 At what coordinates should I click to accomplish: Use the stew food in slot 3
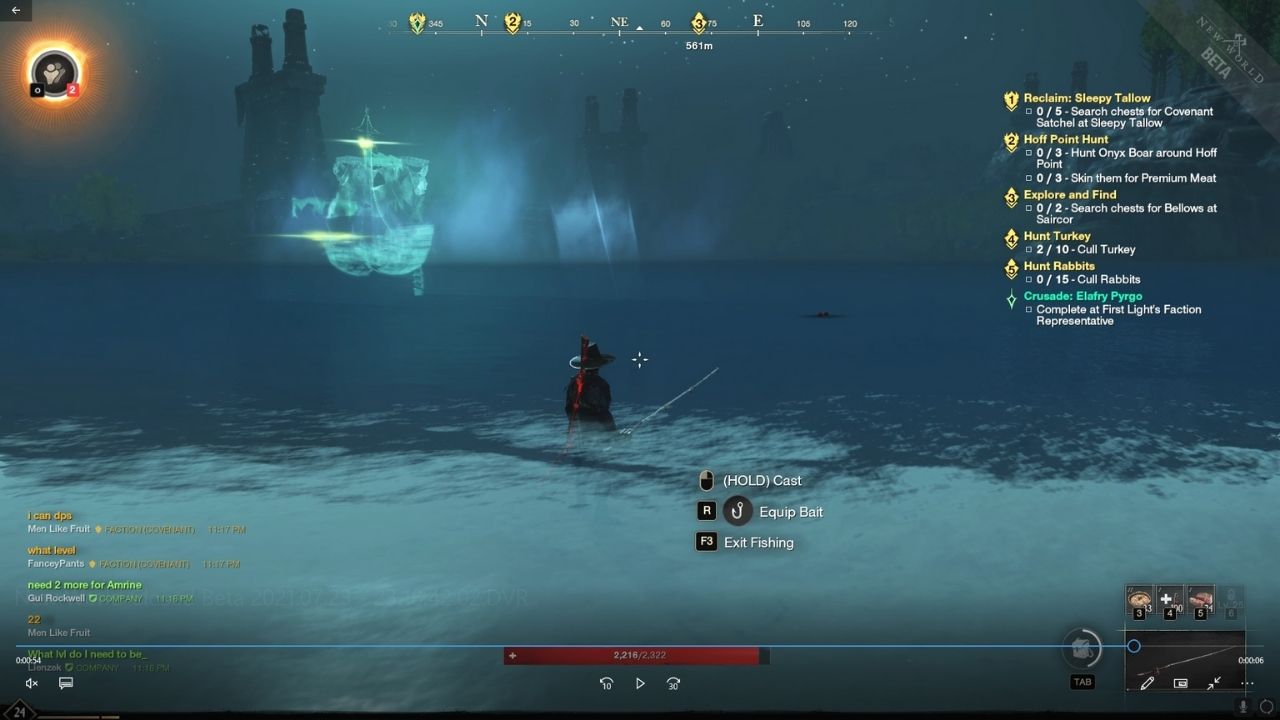point(1139,600)
